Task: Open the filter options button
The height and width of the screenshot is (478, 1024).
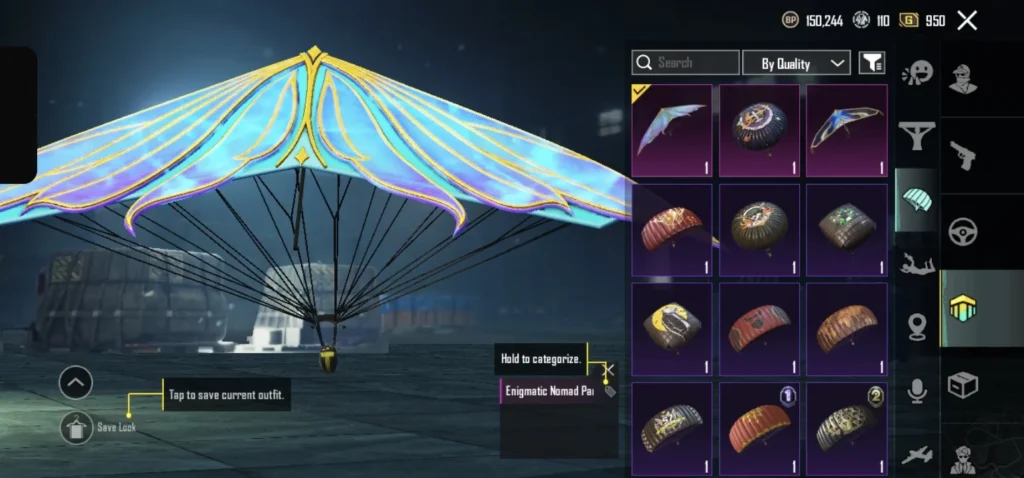Action: [872, 63]
